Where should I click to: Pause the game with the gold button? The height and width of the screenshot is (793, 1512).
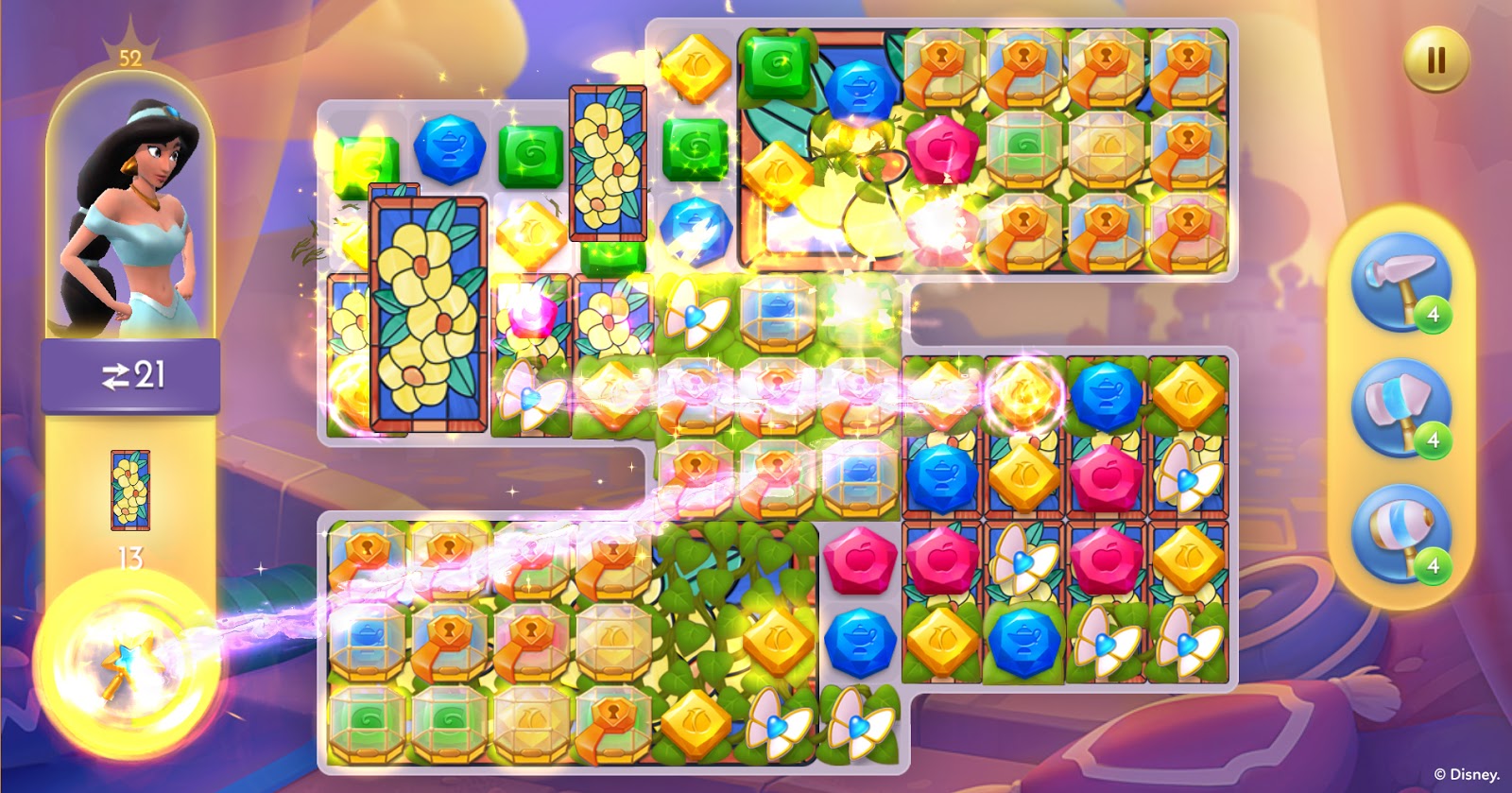tap(1435, 60)
